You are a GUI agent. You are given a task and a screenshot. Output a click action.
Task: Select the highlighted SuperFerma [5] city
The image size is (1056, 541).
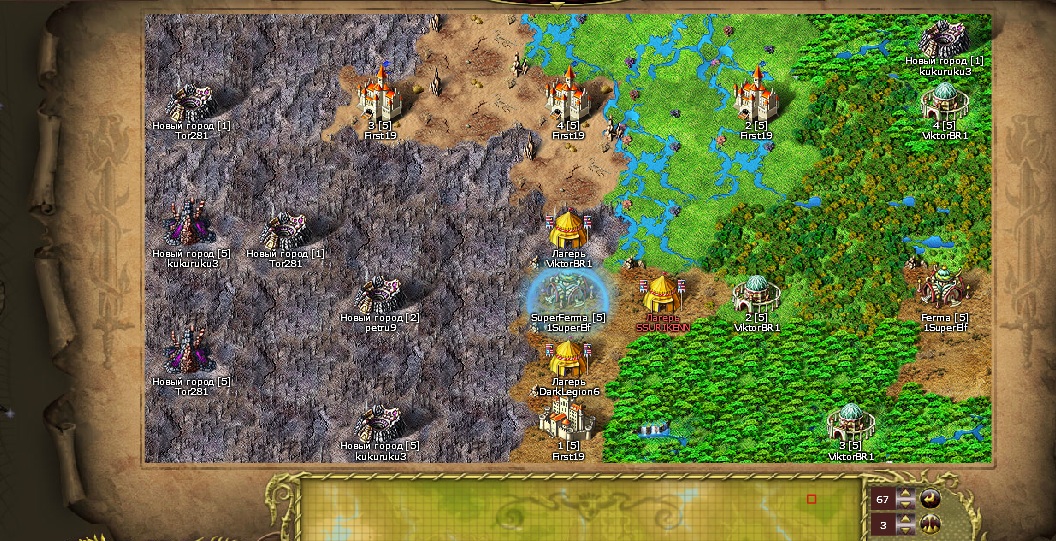(568, 291)
